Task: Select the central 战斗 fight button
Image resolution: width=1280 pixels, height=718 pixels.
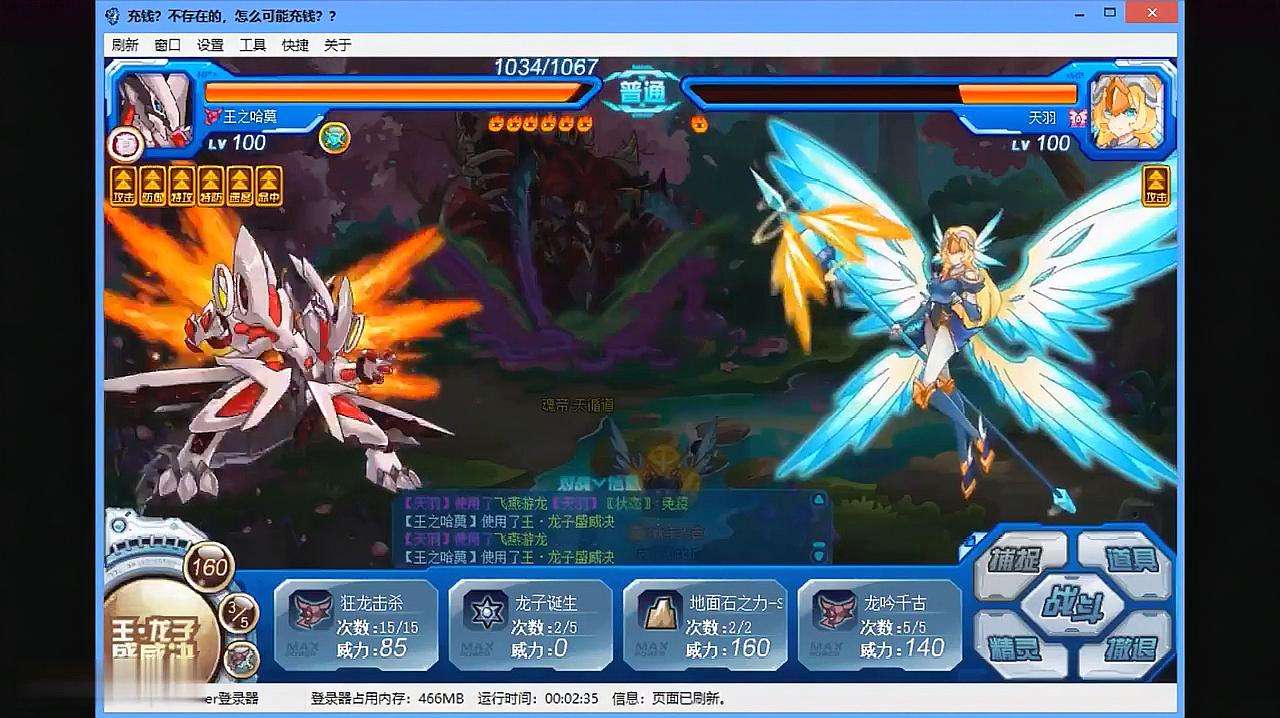Action: tap(1072, 604)
